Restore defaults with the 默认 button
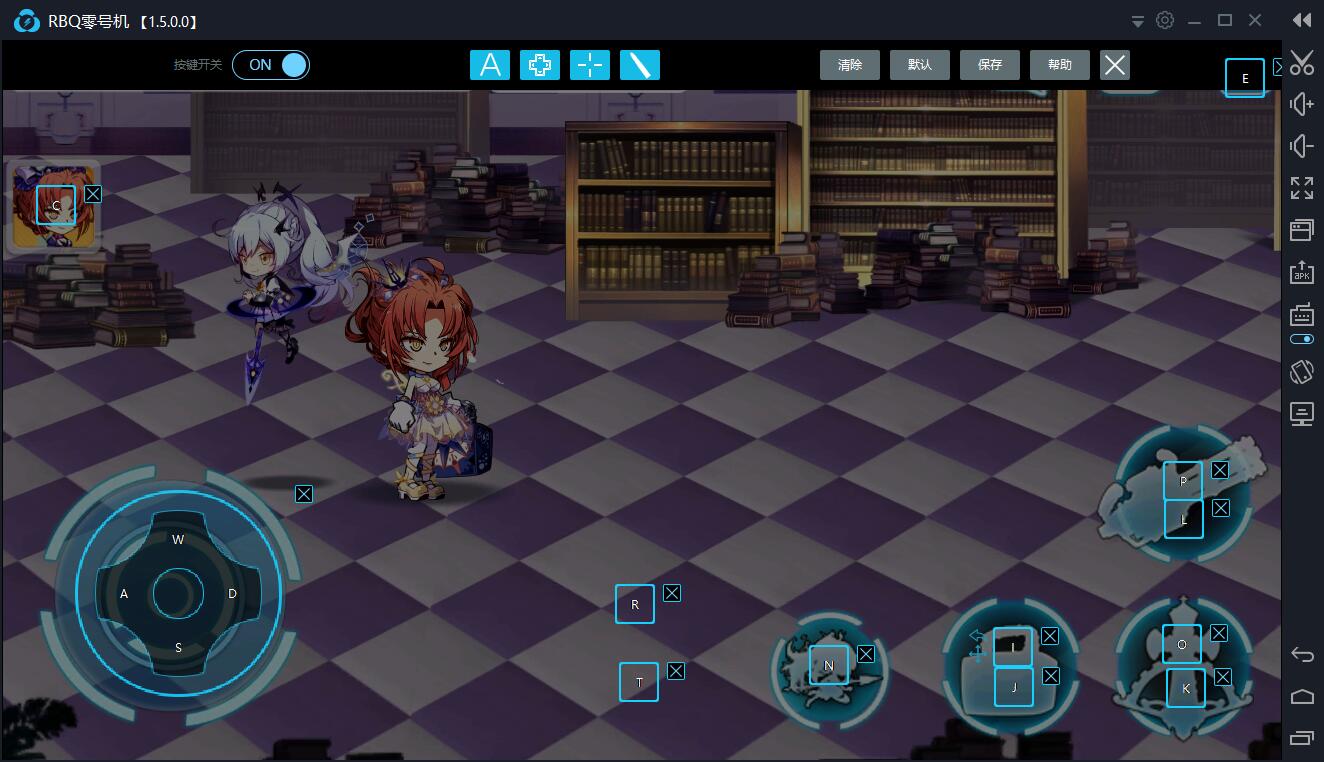The height and width of the screenshot is (762, 1324). pos(920,65)
